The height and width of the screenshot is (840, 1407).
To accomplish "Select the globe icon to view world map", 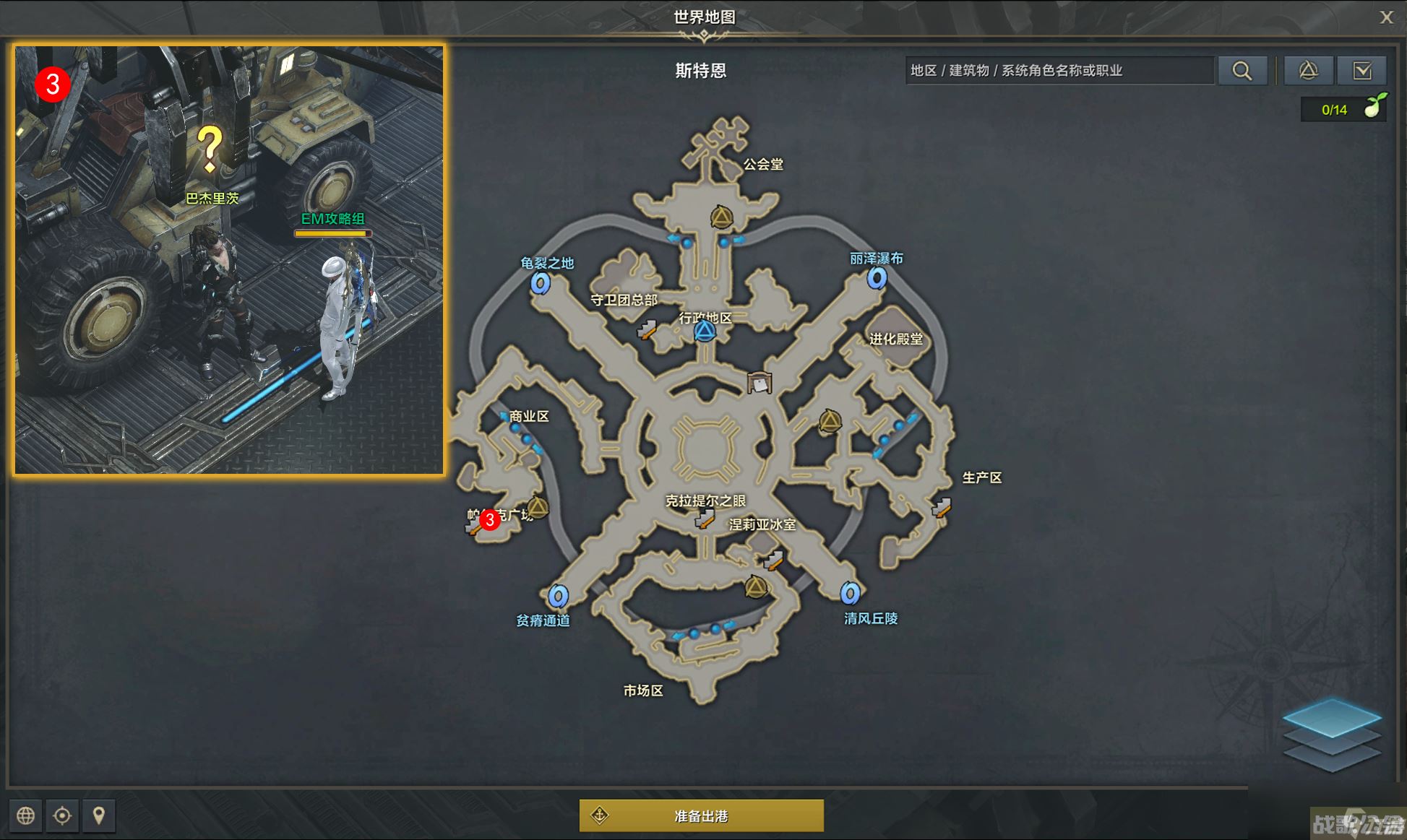I will (x=27, y=815).
